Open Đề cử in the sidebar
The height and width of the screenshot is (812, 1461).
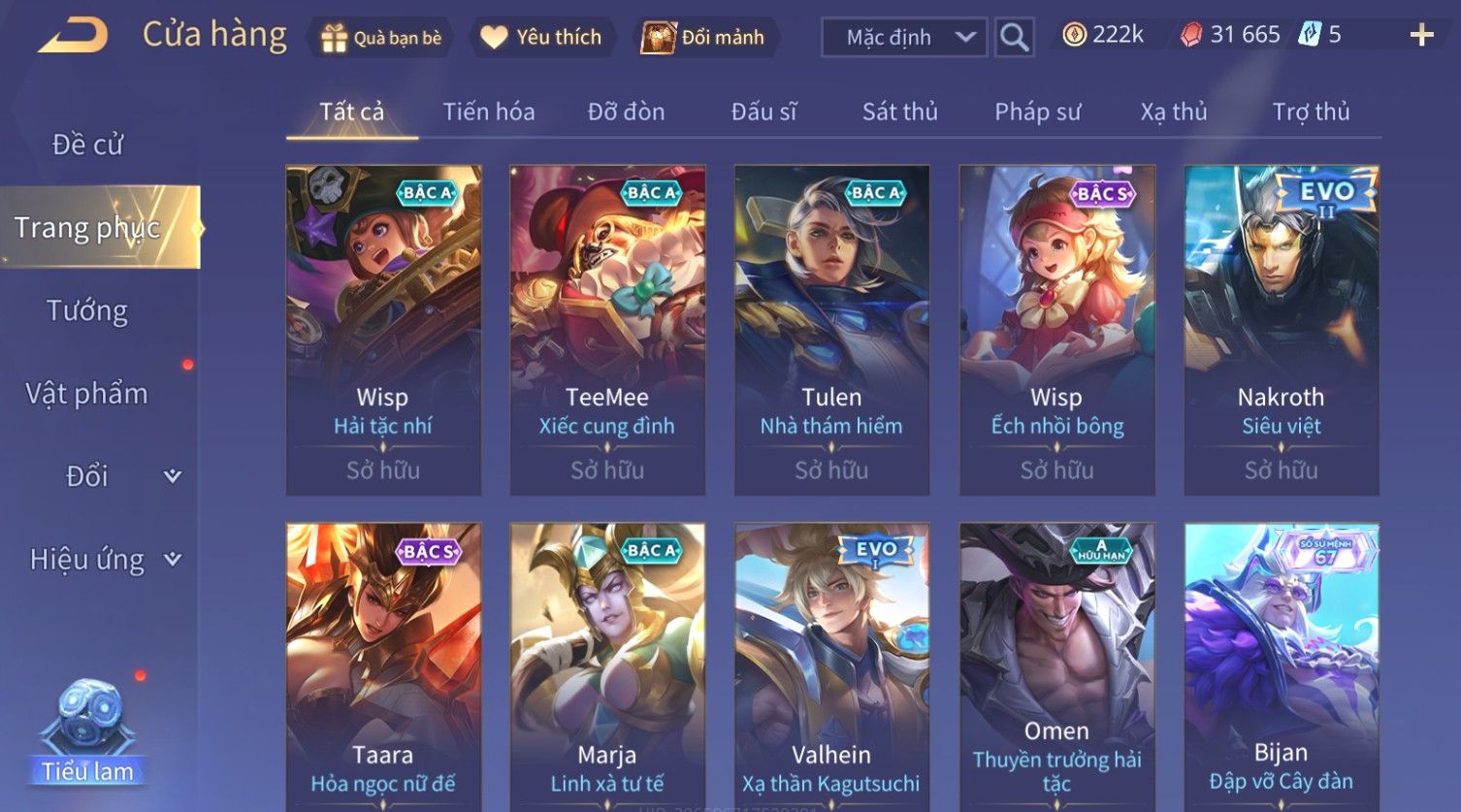point(87,145)
